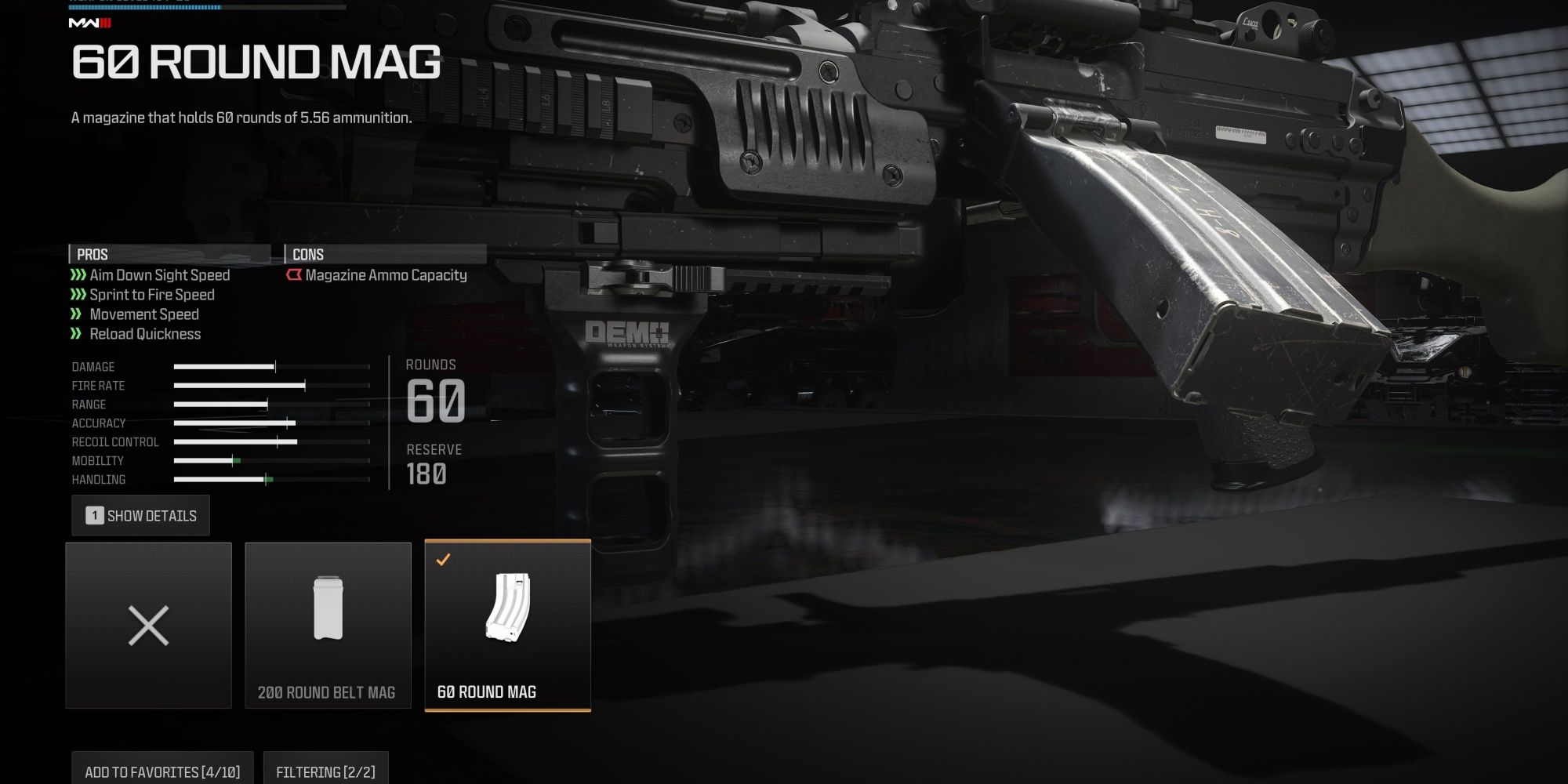Select the 60 Round Mag attachment
Screen dimensions: 1568x784
click(507, 626)
